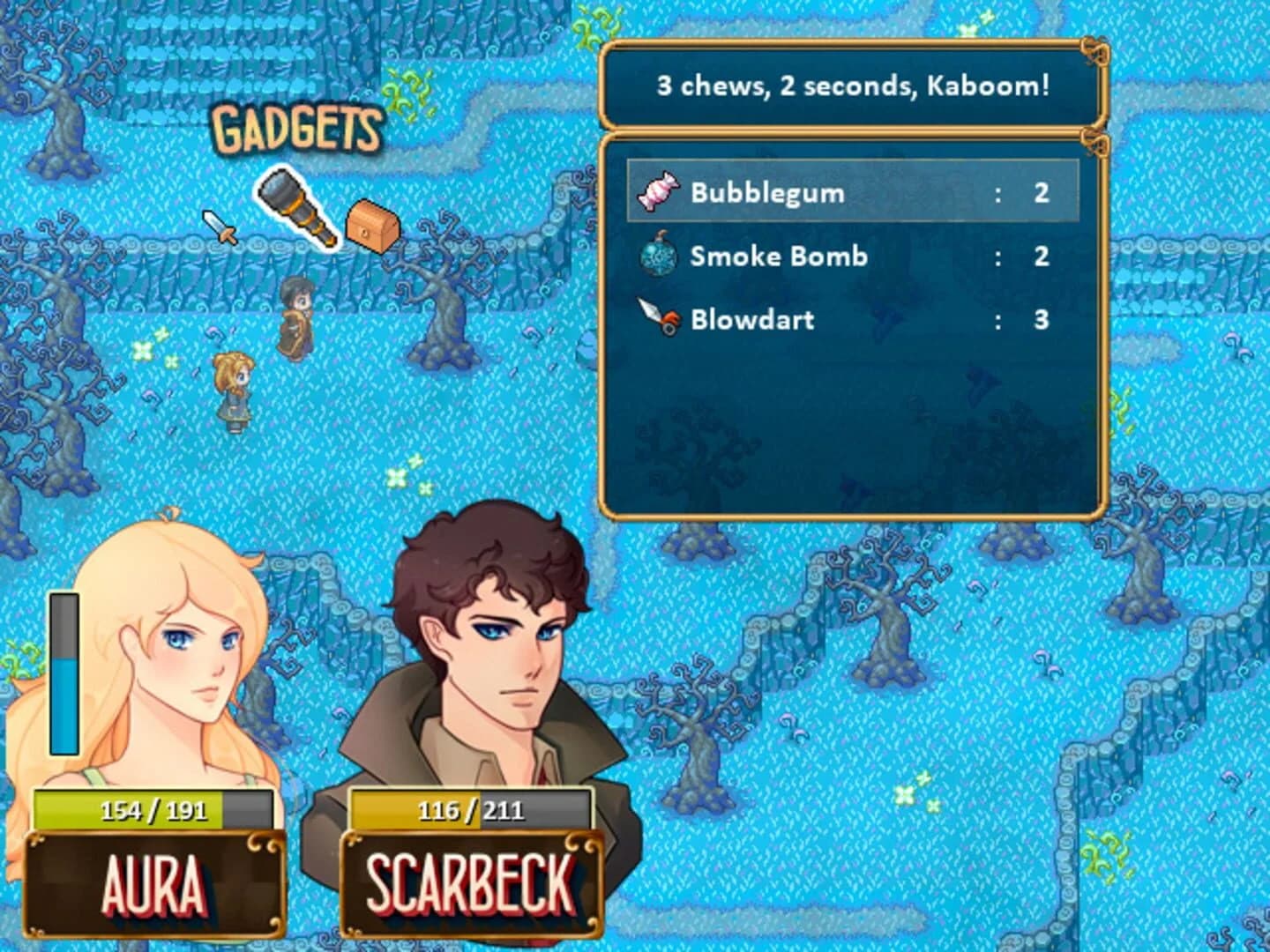The width and height of the screenshot is (1270, 952).
Task: Click the vertical turn gauge bar
Action: pyautogui.click(x=63, y=674)
